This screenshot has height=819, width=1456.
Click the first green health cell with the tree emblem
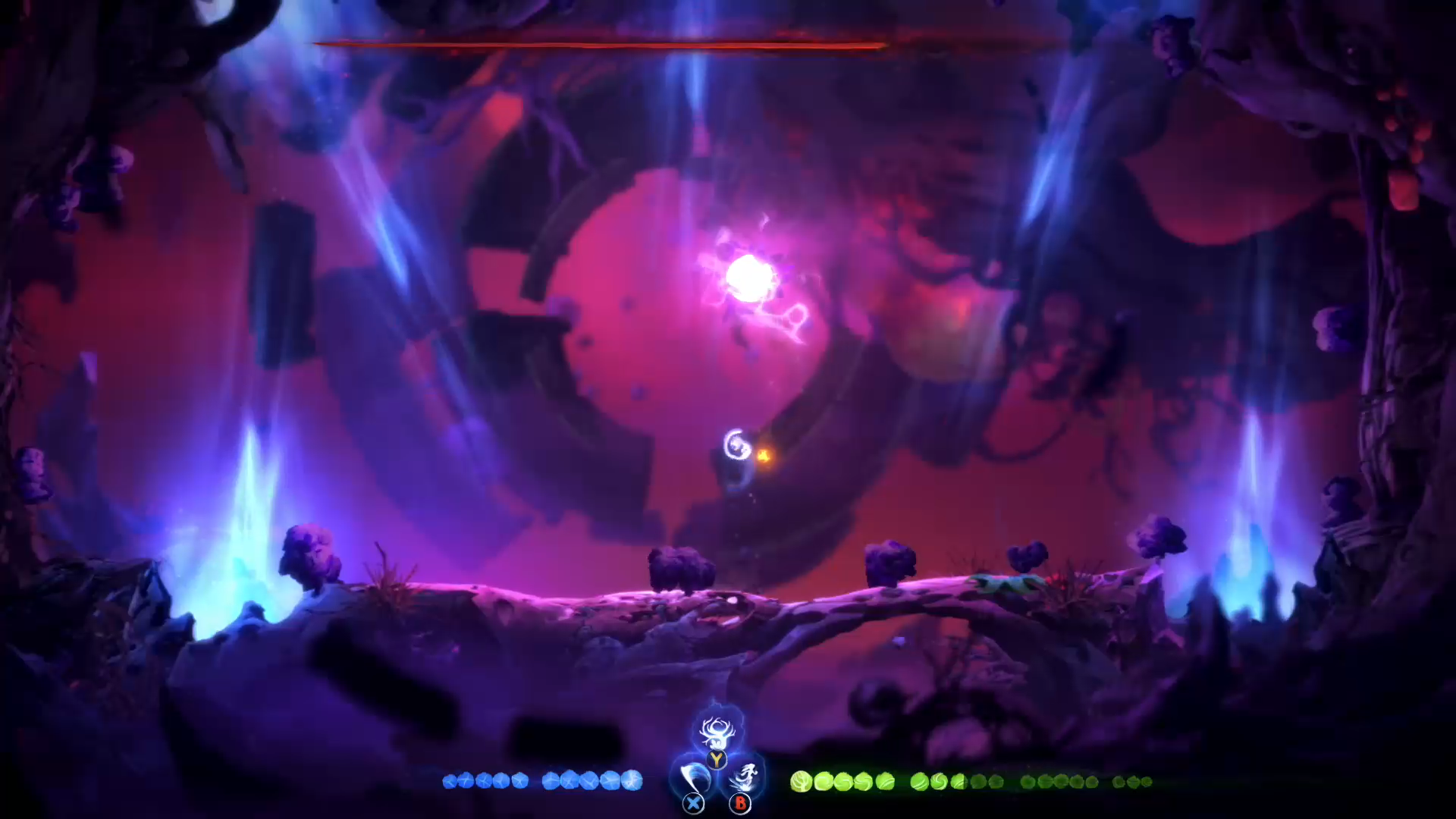pyautogui.click(x=802, y=781)
